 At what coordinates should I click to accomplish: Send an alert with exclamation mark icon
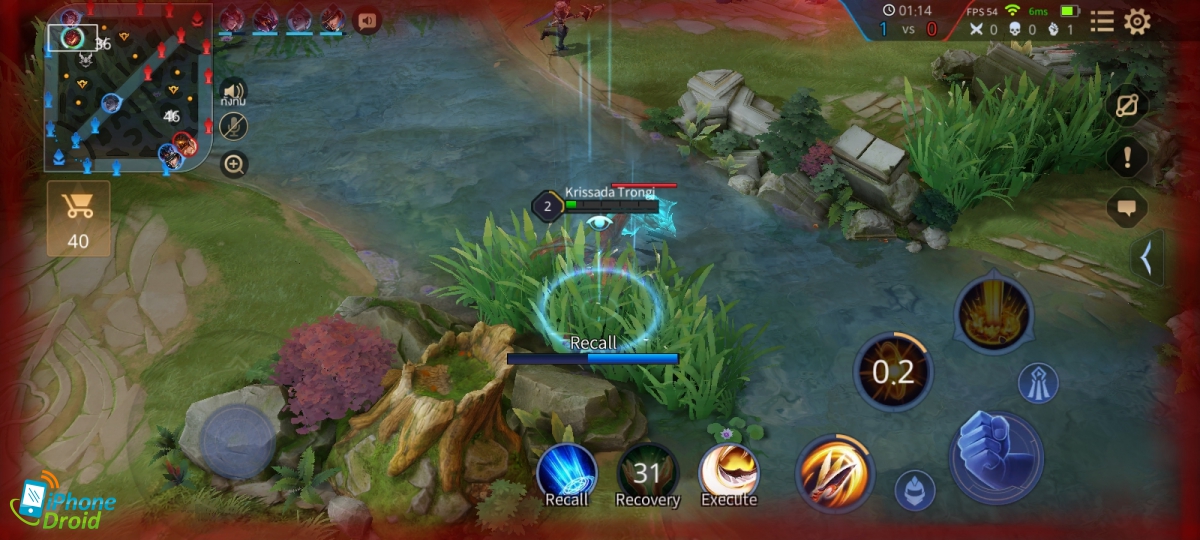[1127, 157]
